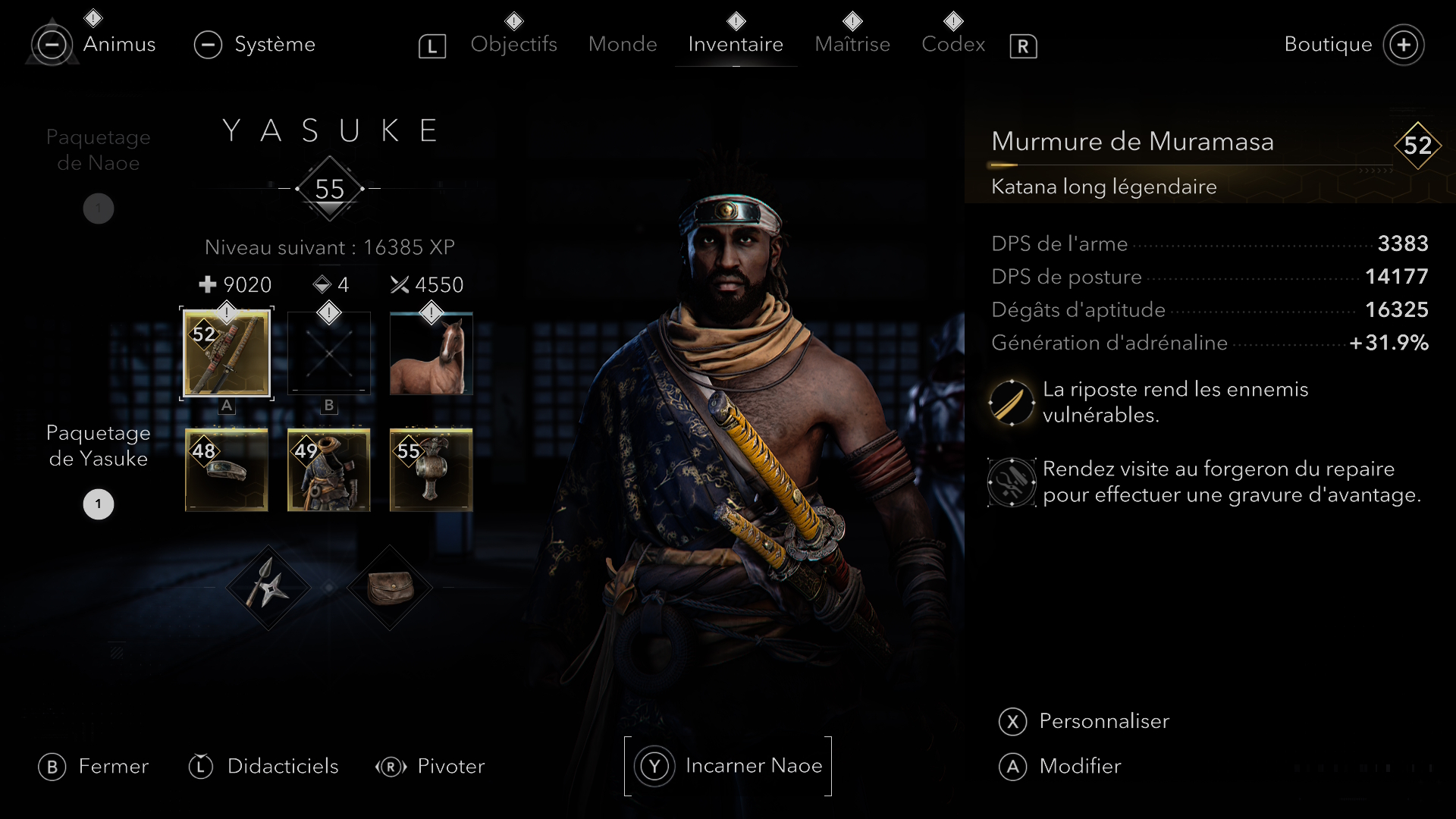Open the Objectifs tab
The image size is (1456, 819).
point(513,44)
